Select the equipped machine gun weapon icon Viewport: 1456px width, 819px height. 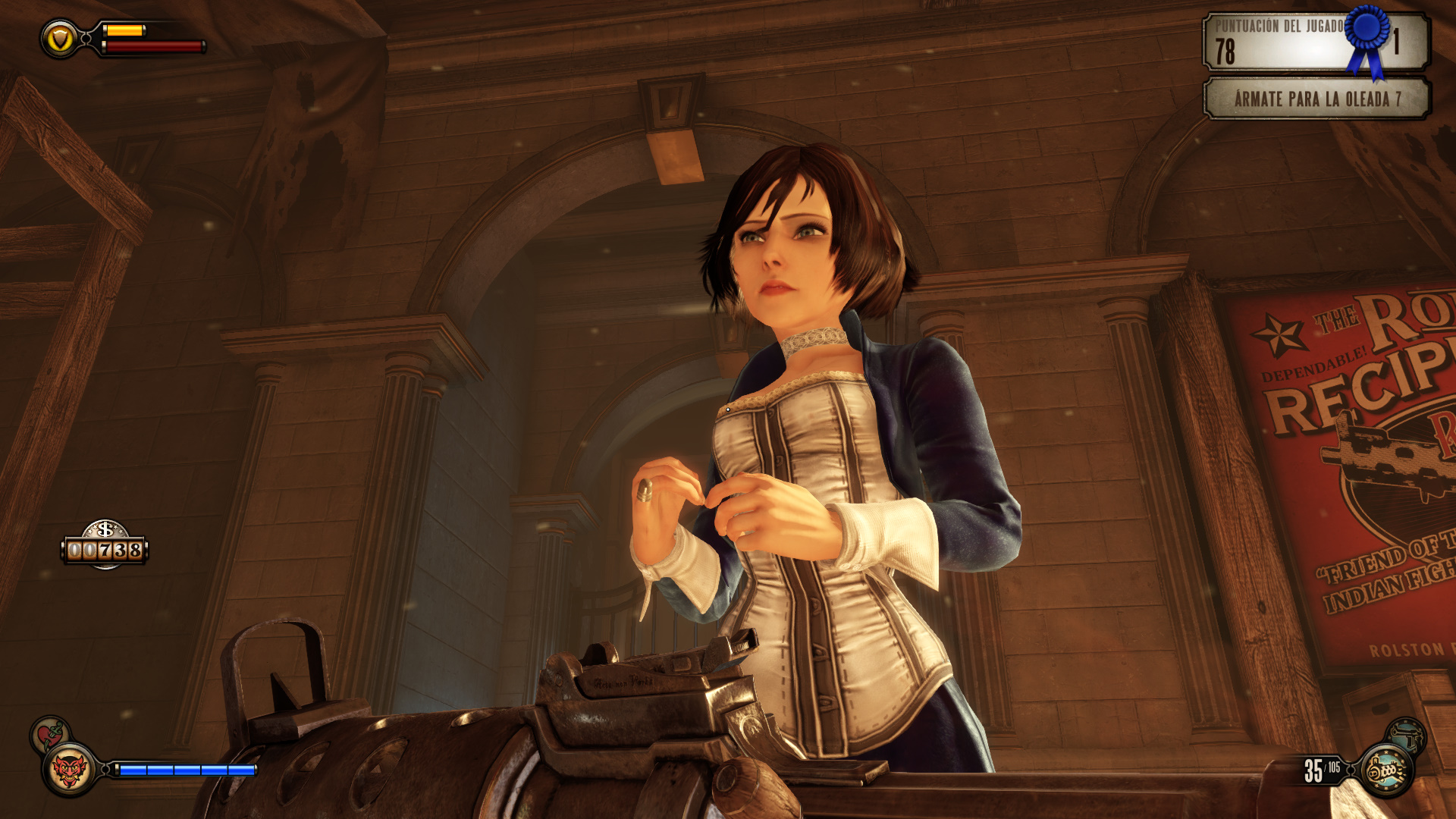(x=1386, y=770)
